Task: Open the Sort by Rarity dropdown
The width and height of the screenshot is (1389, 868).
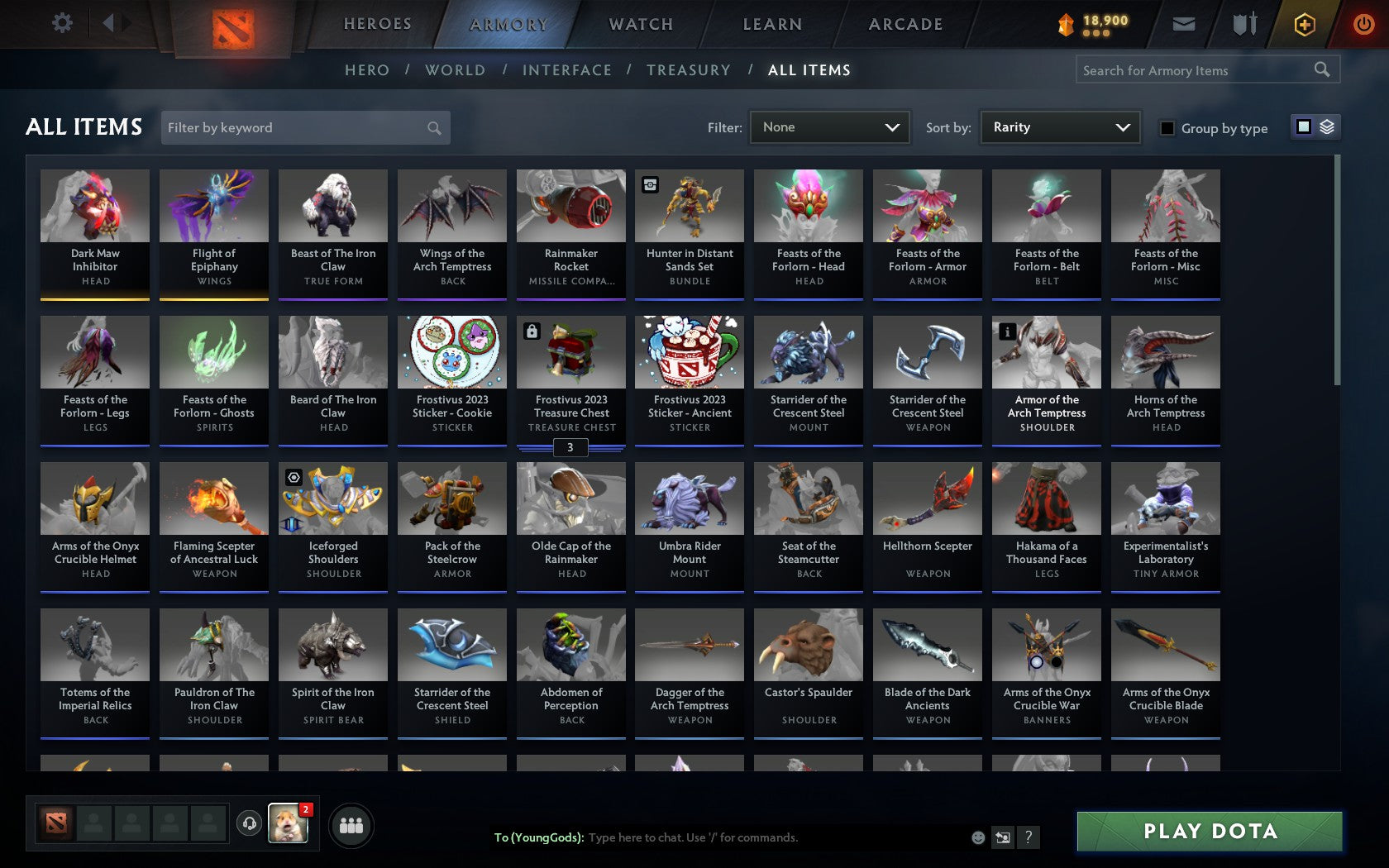Action: (x=1059, y=127)
